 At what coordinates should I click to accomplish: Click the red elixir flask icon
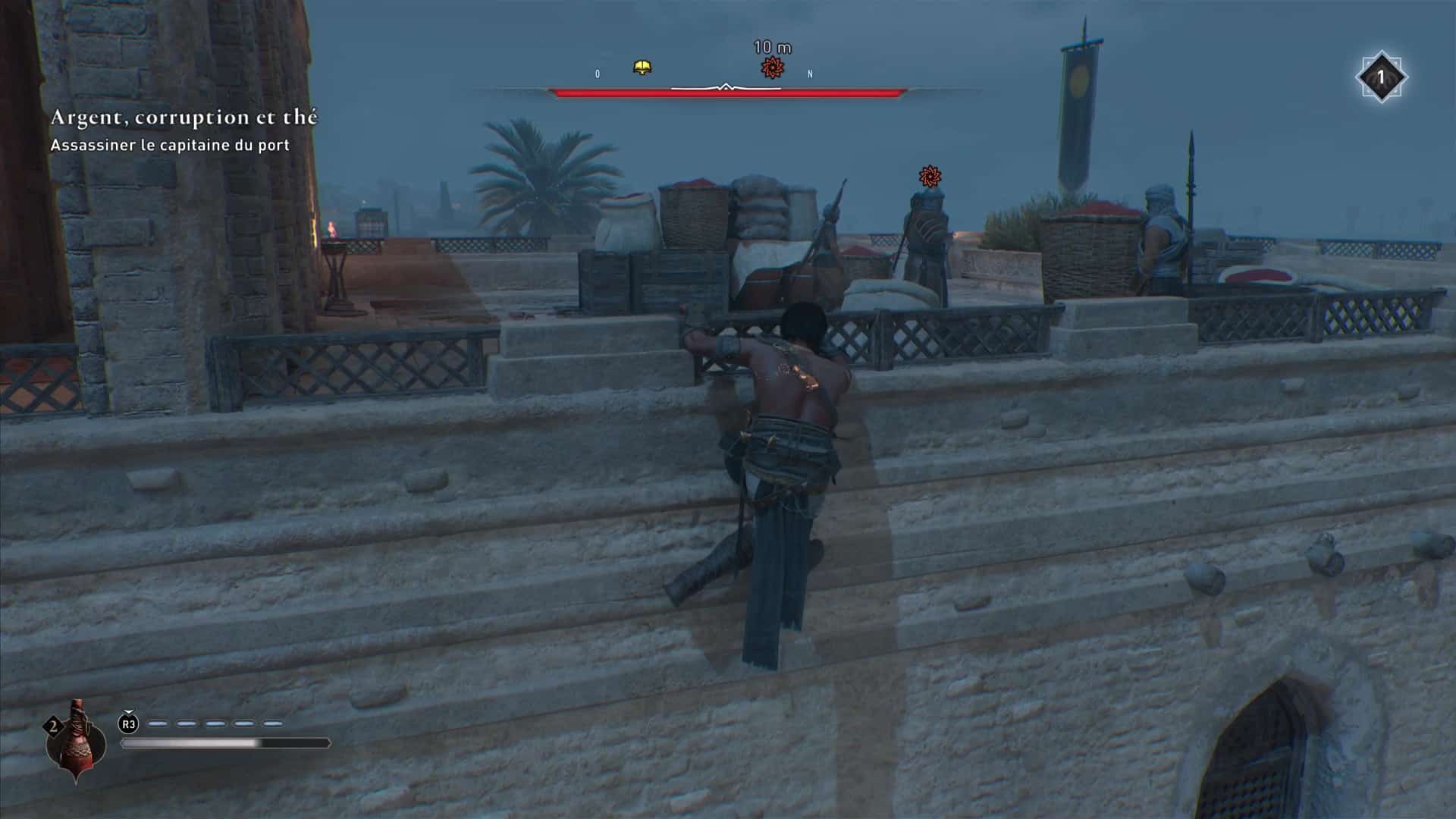pyautogui.click(x=74, y=741)
